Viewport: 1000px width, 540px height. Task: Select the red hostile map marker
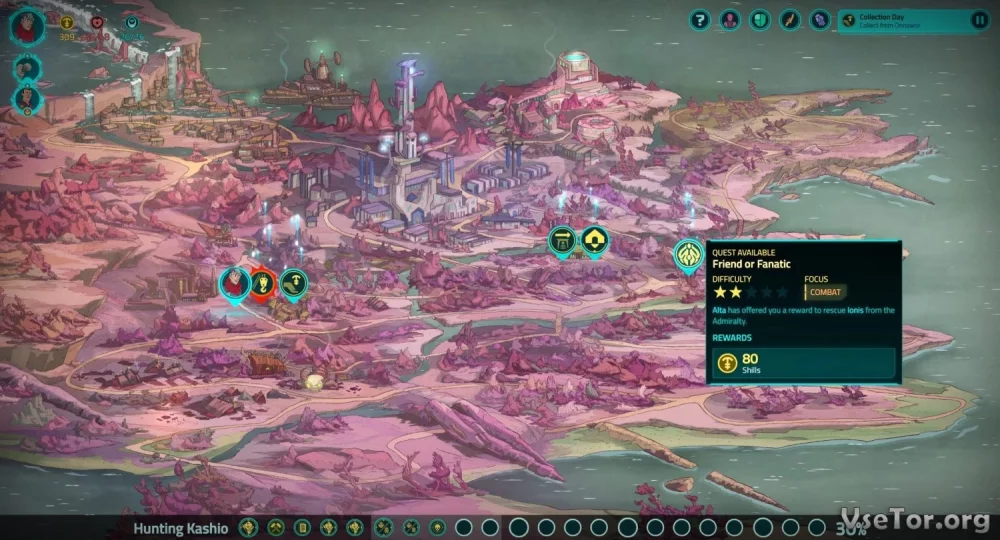[x=263, y=284]
